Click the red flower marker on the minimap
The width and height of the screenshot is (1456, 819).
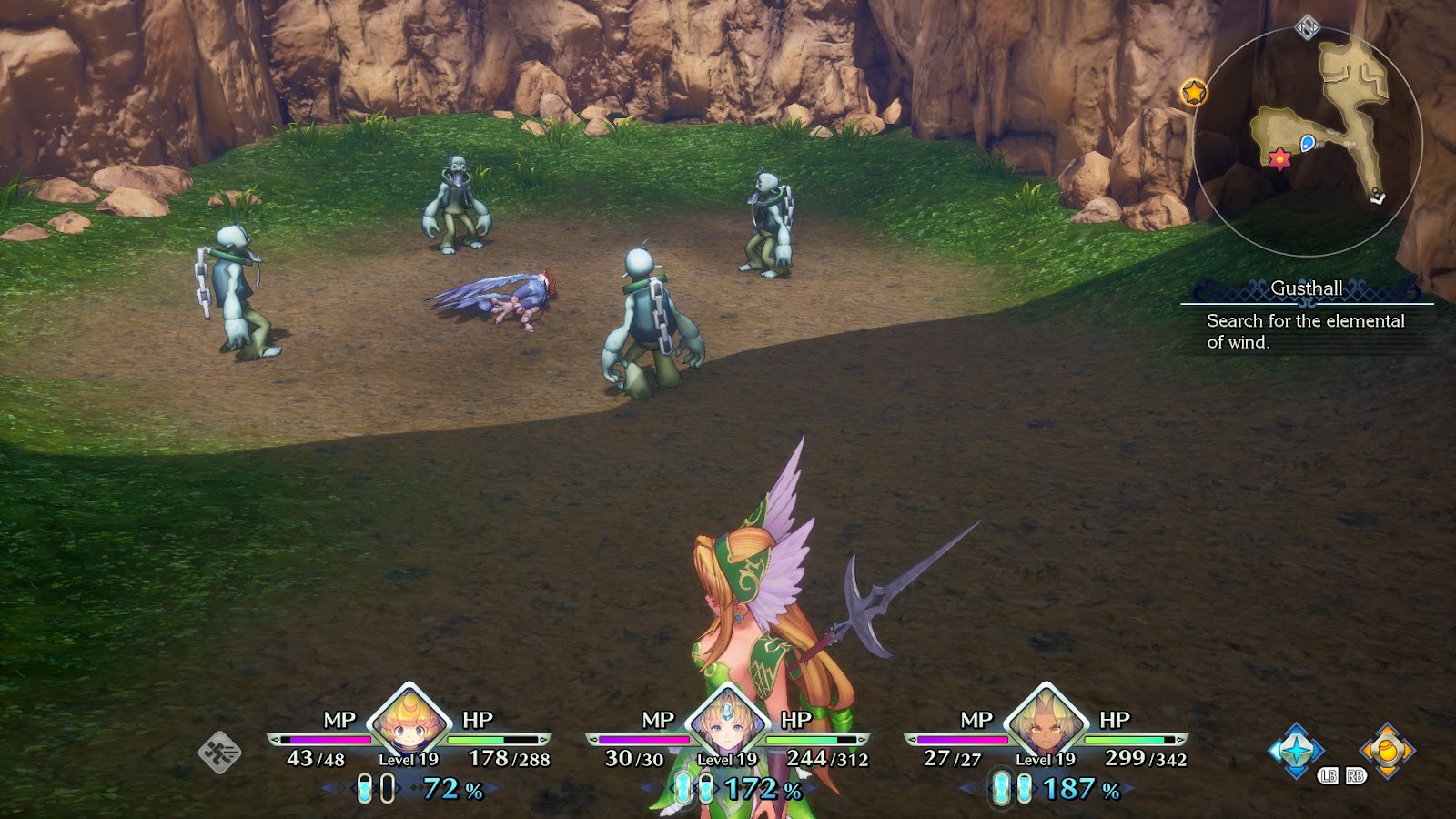click(x=1279, y=159)
